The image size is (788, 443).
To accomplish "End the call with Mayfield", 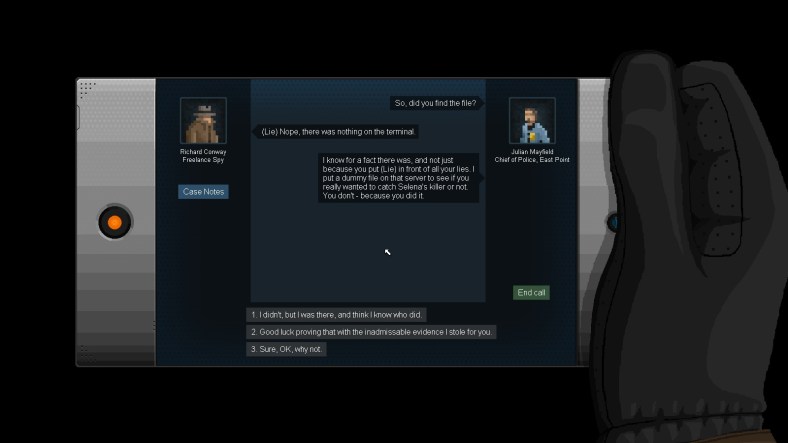I will click(531, 293).
